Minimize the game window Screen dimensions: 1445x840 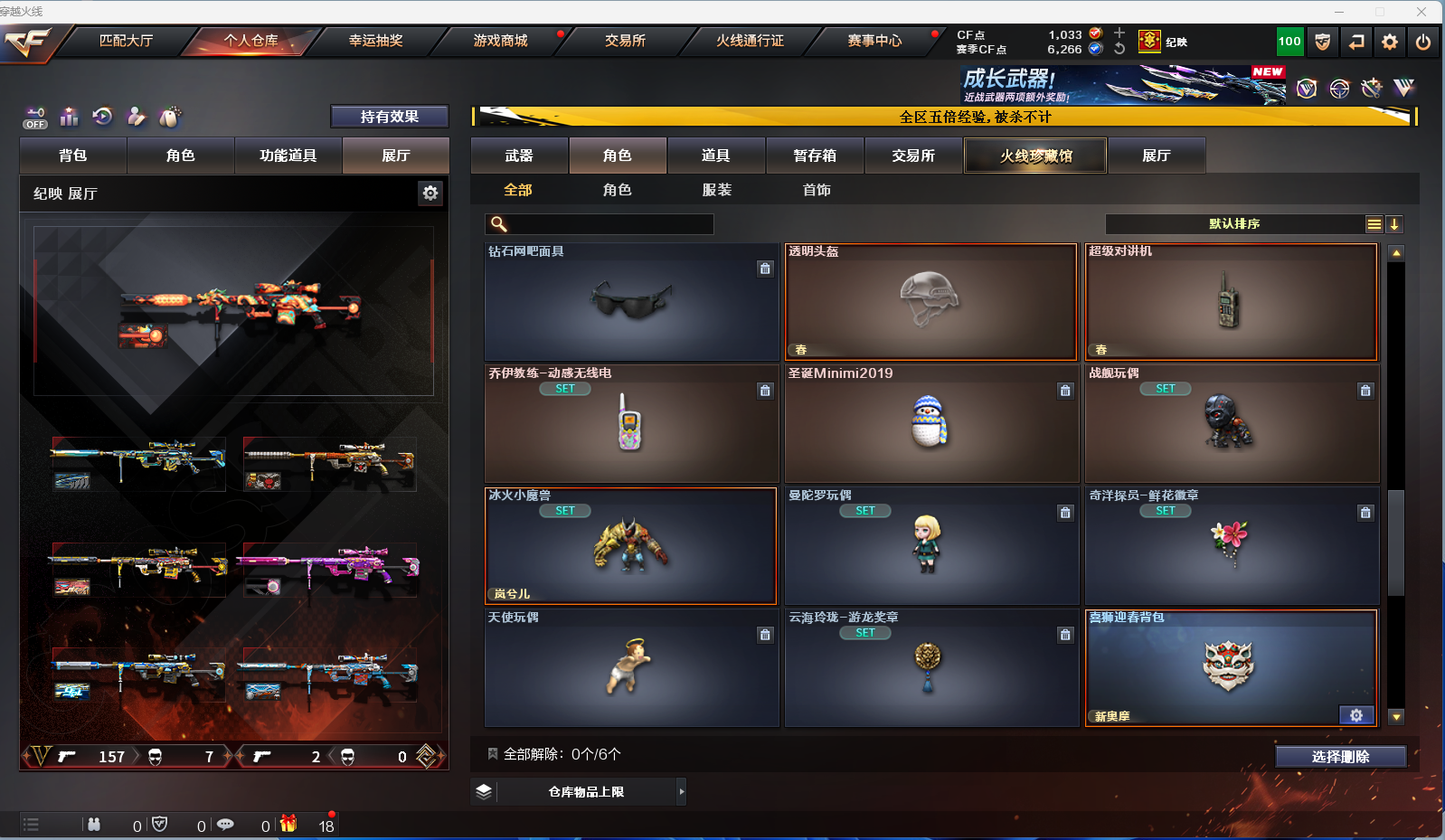pos(1338,12)
